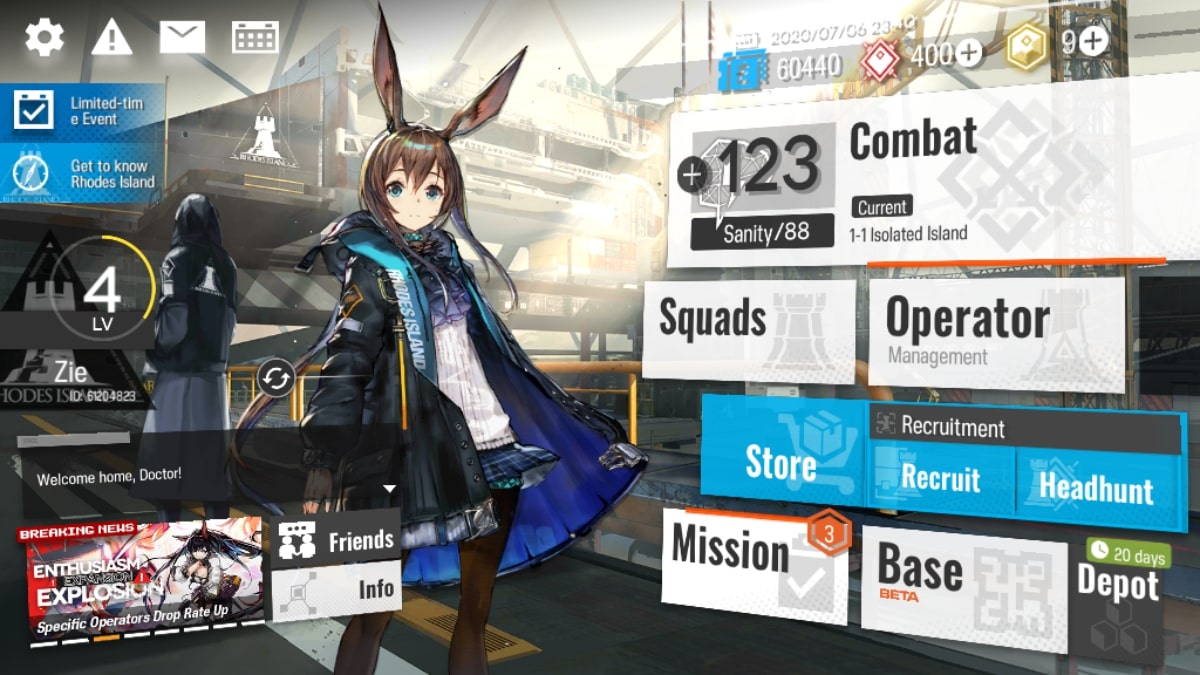This screenshot has width=1200, height=675.
Task: Click the swap assistant arrows icon
Action: coord(275,379)
